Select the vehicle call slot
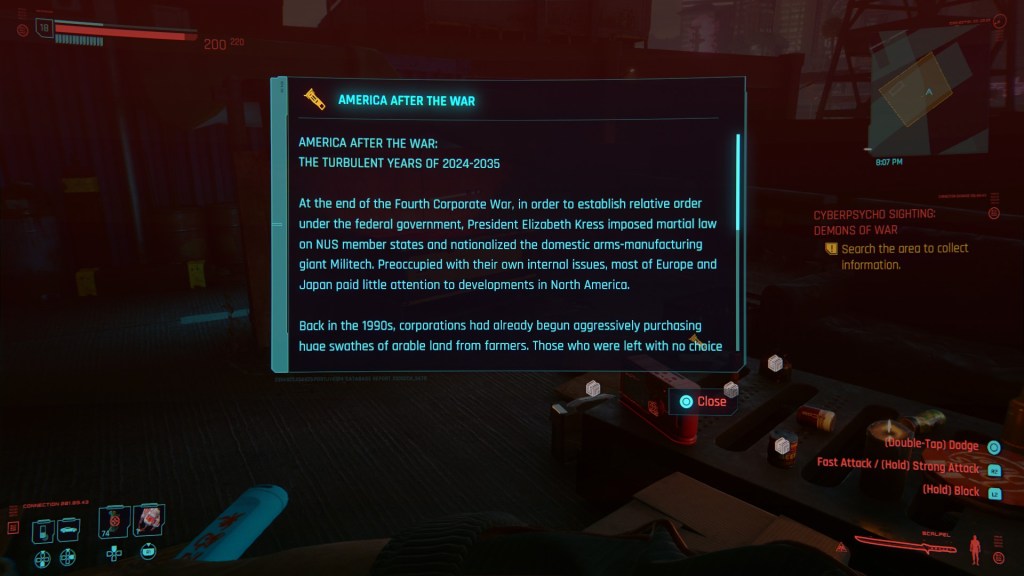 (x=68, y=529)
